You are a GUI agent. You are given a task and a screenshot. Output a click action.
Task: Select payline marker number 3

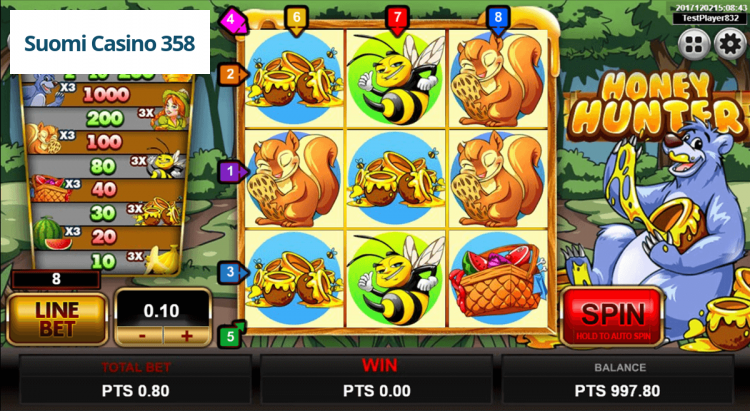[x=231, y=271]
